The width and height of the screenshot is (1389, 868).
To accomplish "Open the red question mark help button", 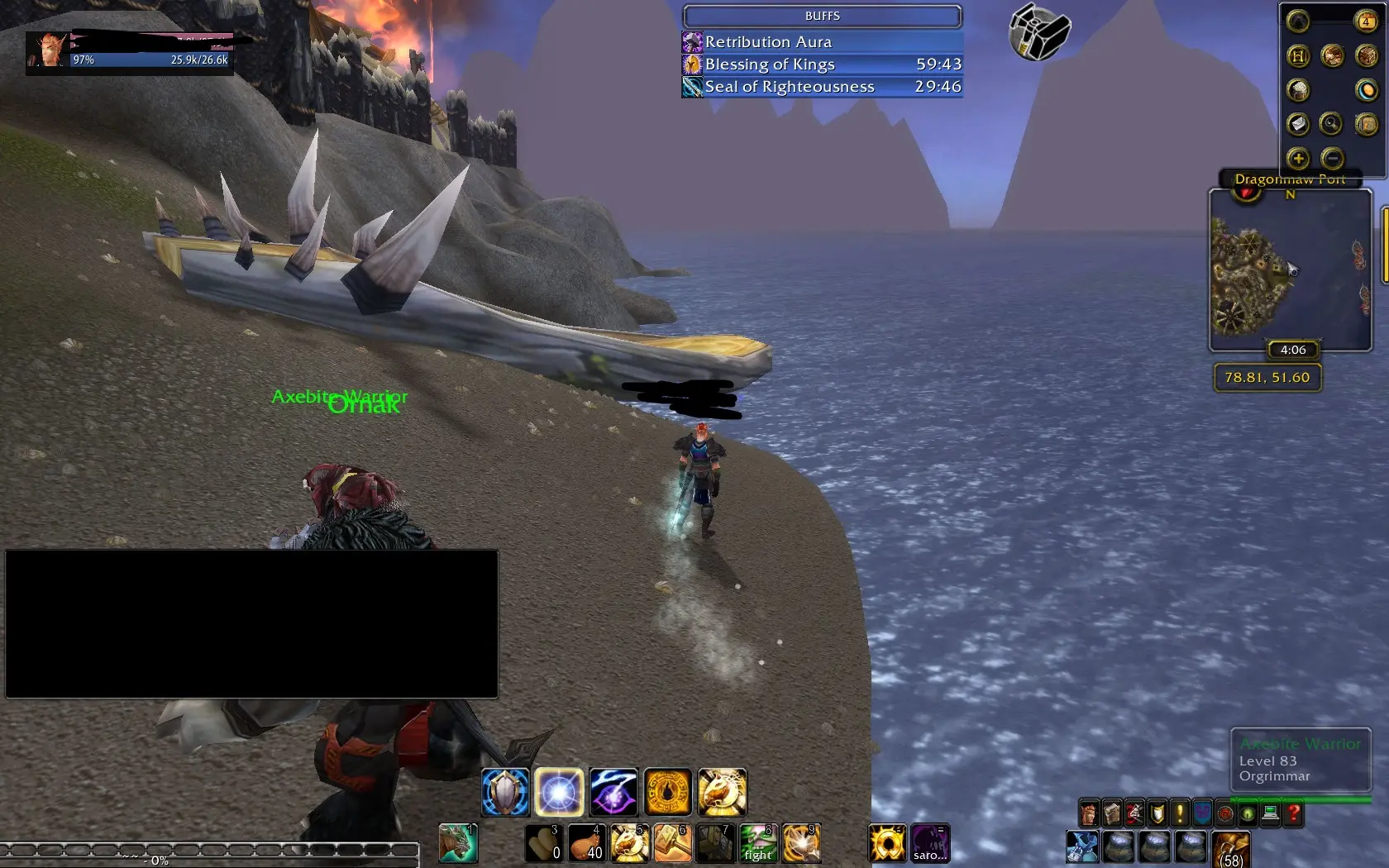I will tap(1293, 814).
